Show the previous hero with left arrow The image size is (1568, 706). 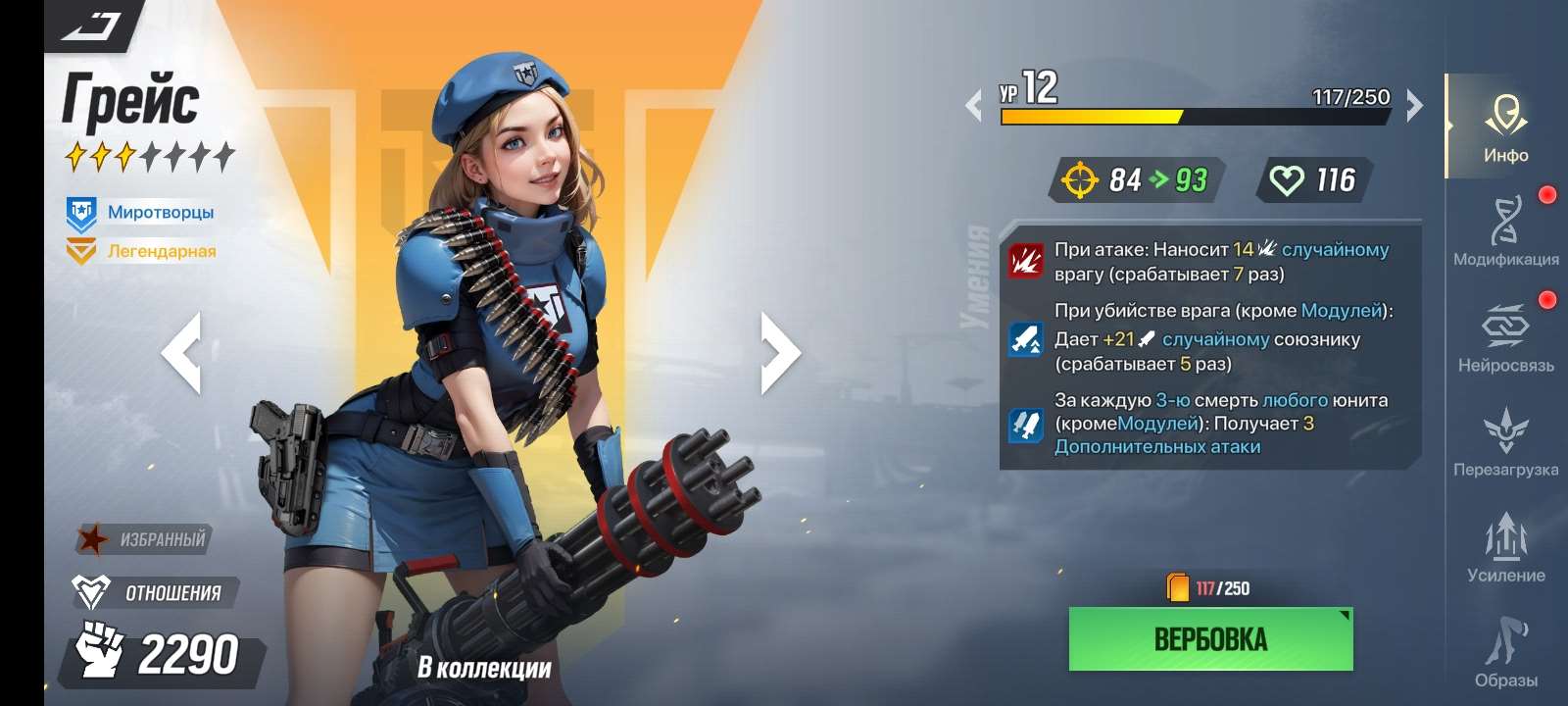tap(182, 353)
